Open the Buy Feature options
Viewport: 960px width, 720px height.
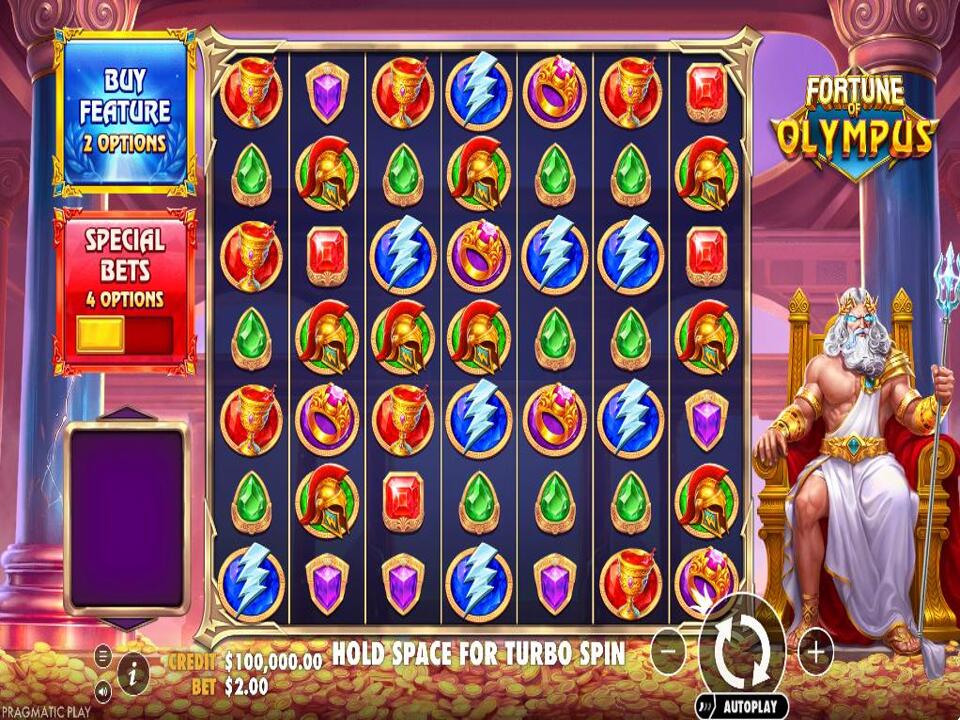124,112
